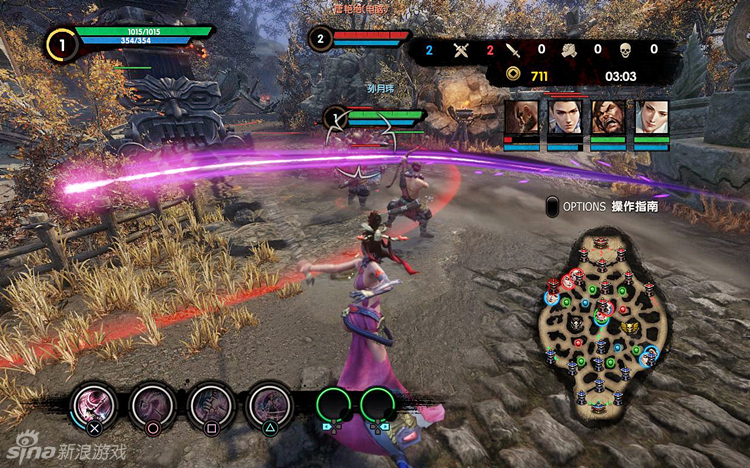Trigger the third skill marked with a square
The height and width of the screenshot is (468, 750).
pos(211,405)
